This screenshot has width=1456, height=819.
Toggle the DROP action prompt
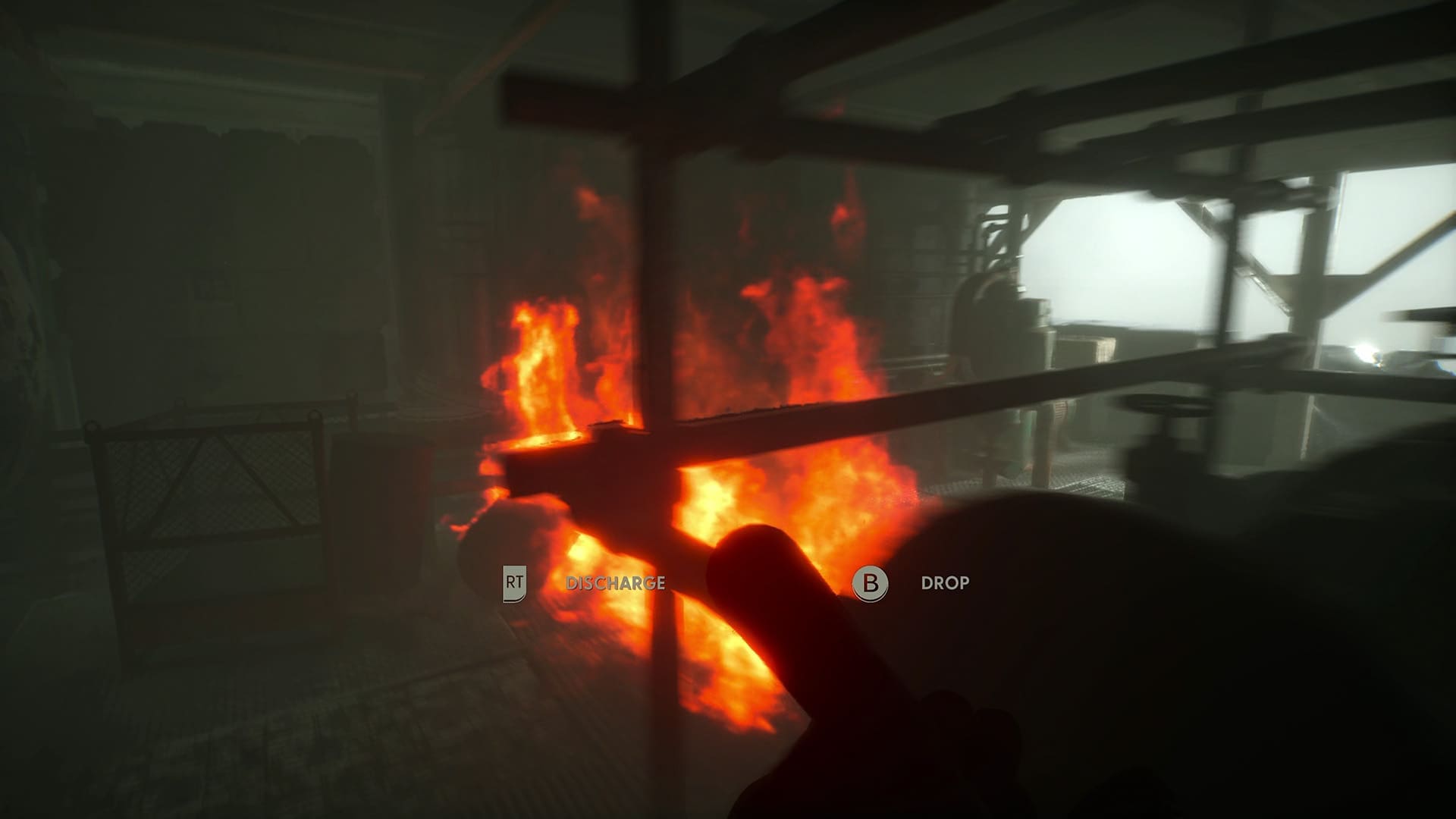(x=945, y=584)
